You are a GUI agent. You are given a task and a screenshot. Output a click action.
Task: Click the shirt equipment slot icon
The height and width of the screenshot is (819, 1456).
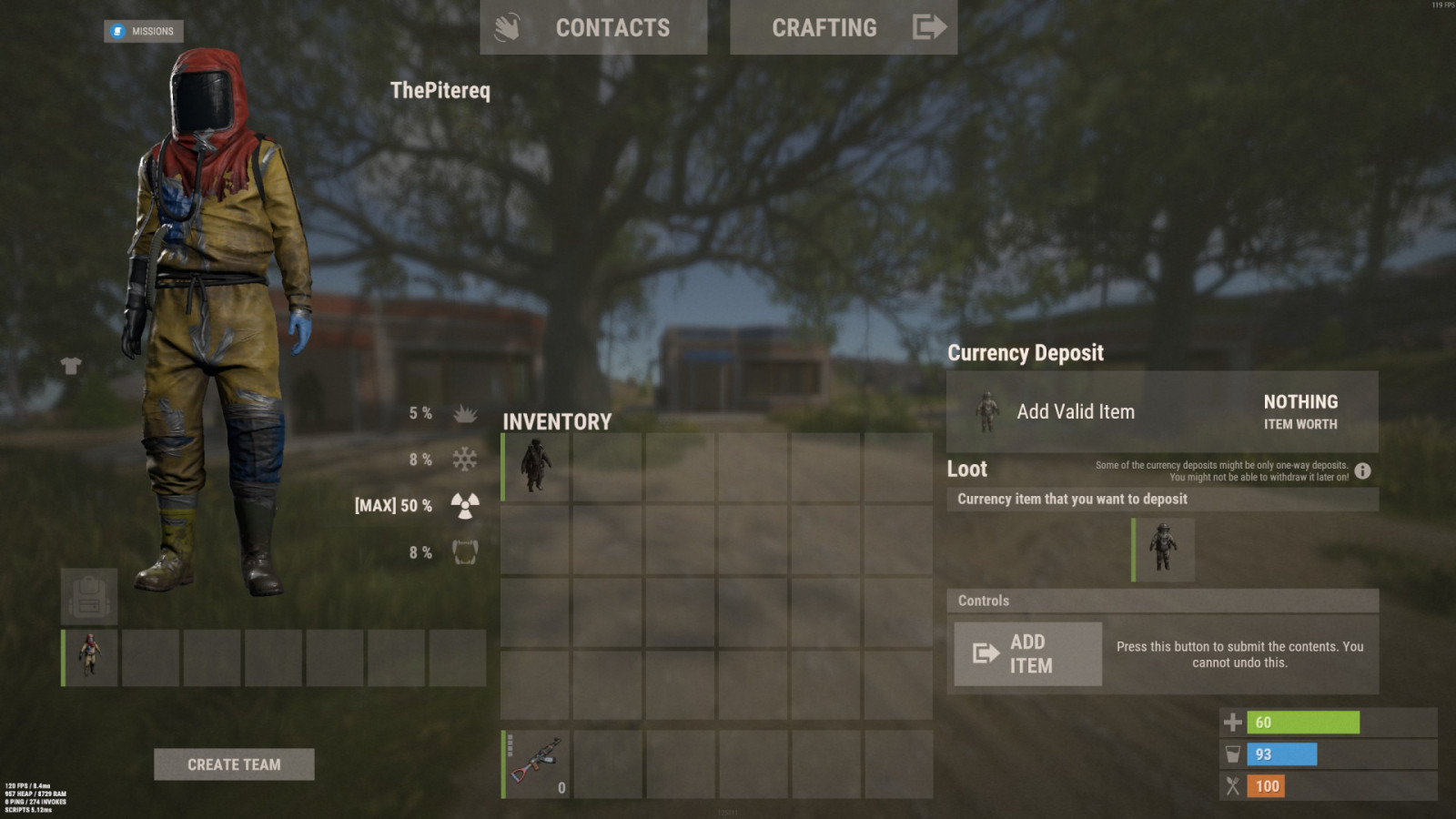point(72,366)
